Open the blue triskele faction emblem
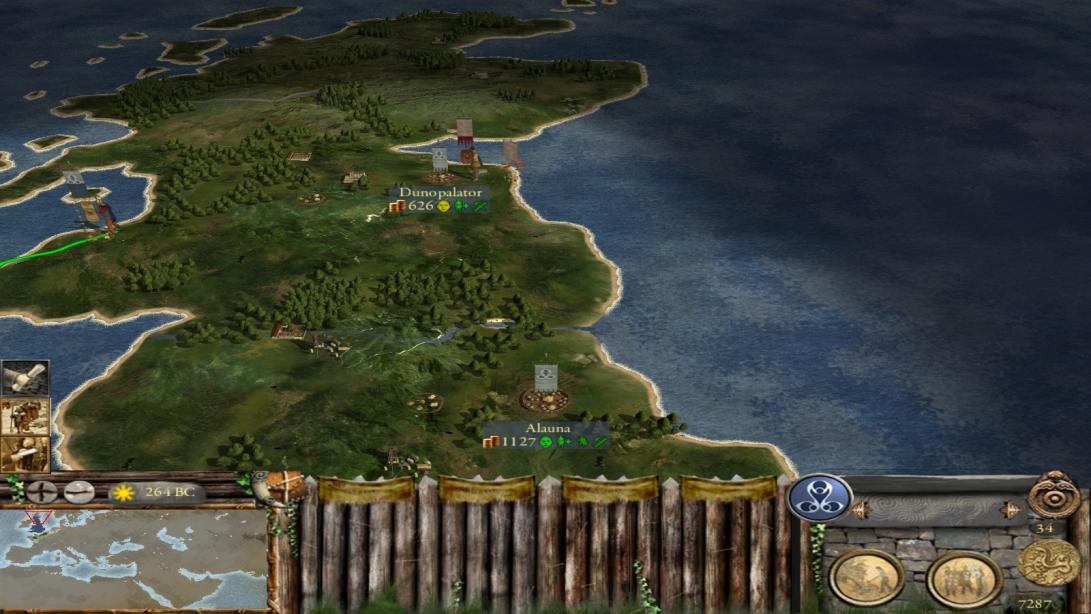The image size is (1091, 614). (x=820, y=497)
